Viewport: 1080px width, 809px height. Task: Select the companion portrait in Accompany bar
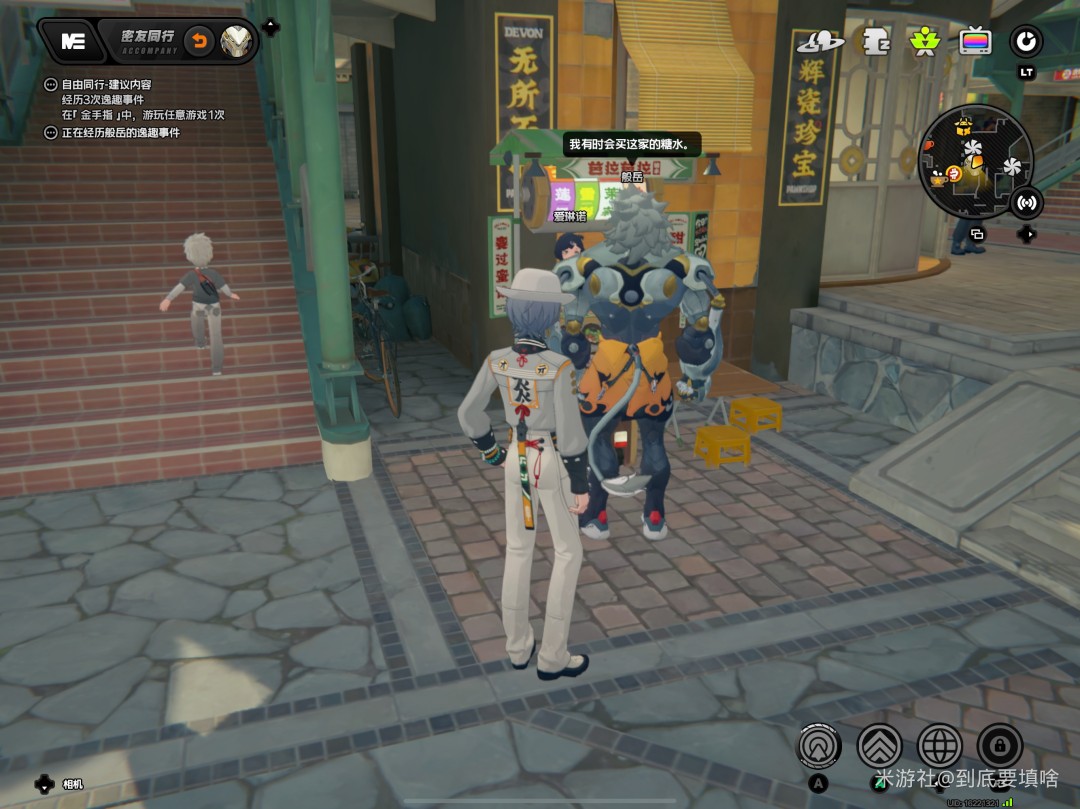coord(237,41)
